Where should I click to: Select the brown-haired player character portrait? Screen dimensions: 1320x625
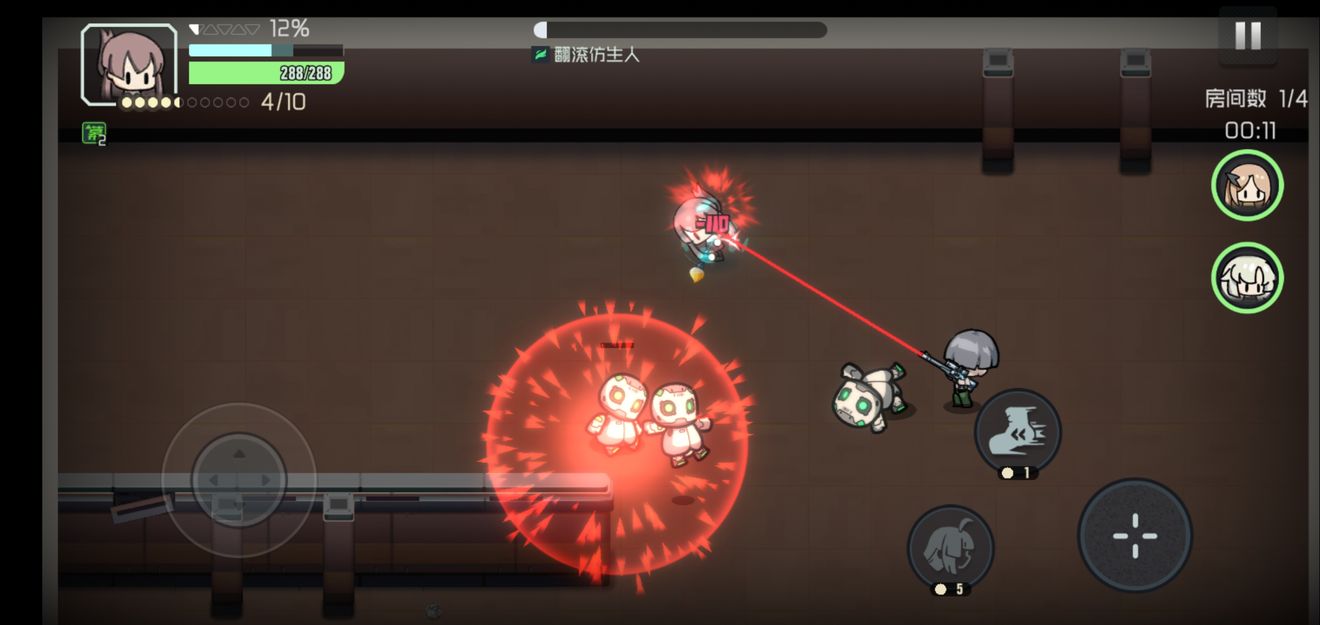129,64
